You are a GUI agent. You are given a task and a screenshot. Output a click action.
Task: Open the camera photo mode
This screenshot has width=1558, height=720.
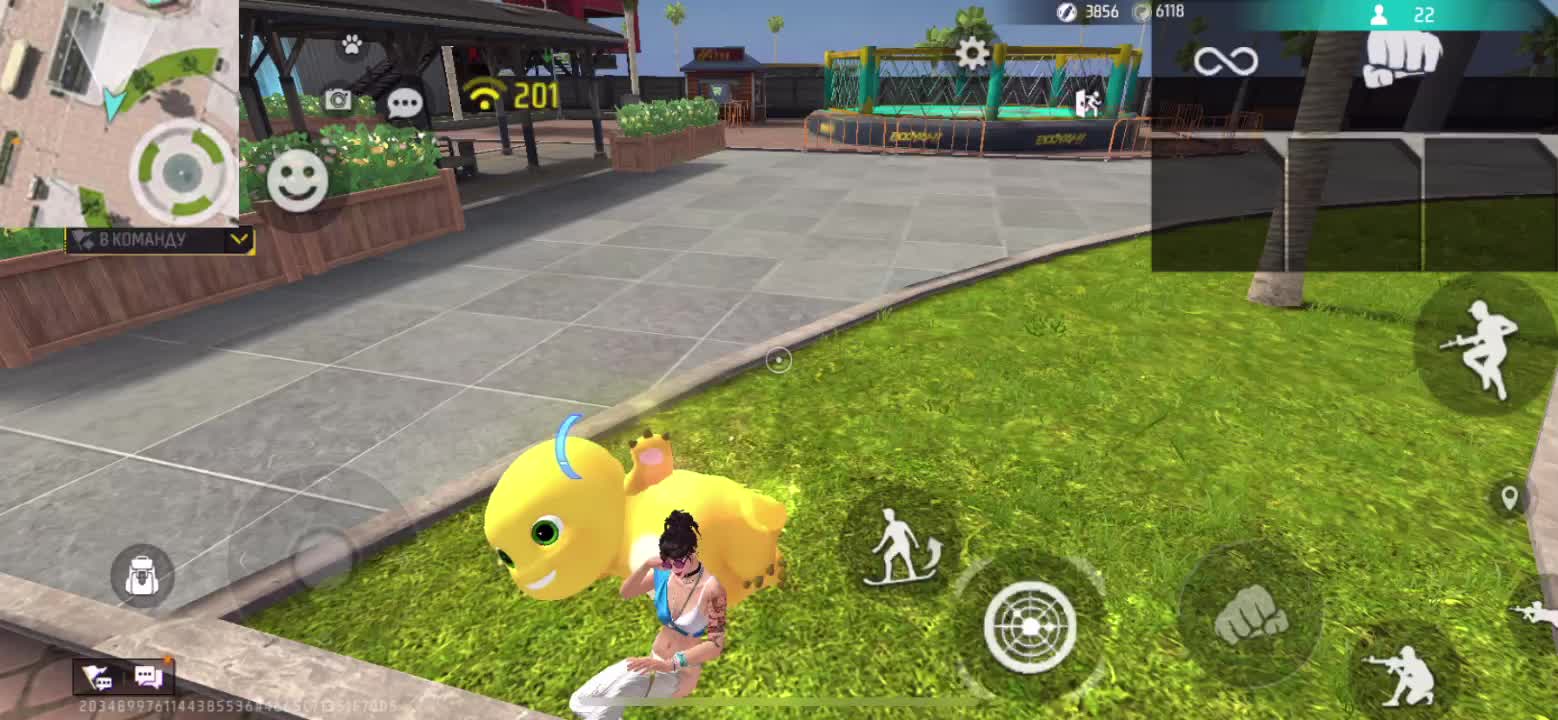click(x=338, y=99)
